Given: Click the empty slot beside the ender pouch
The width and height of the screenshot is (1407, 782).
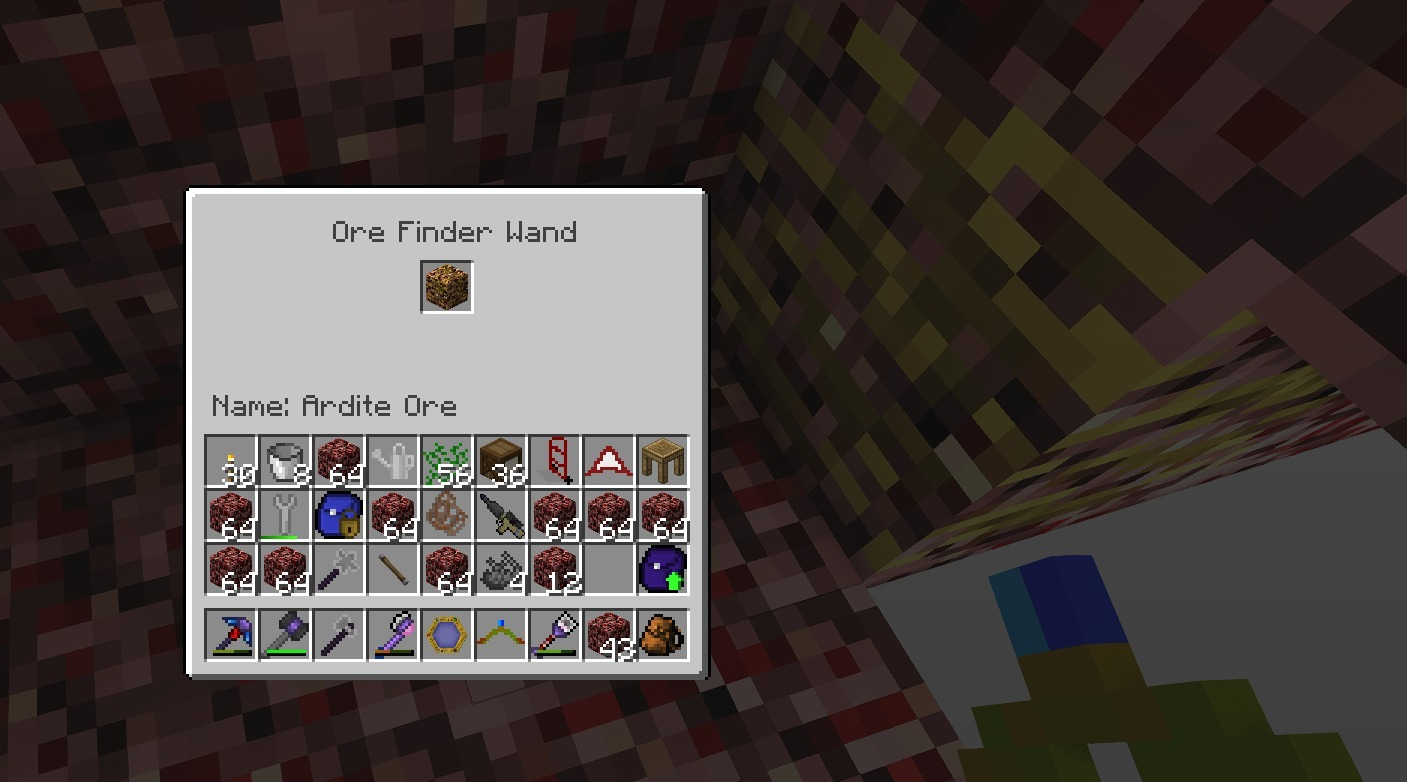Looking at the screenshot, I should [x=611, y=568].
